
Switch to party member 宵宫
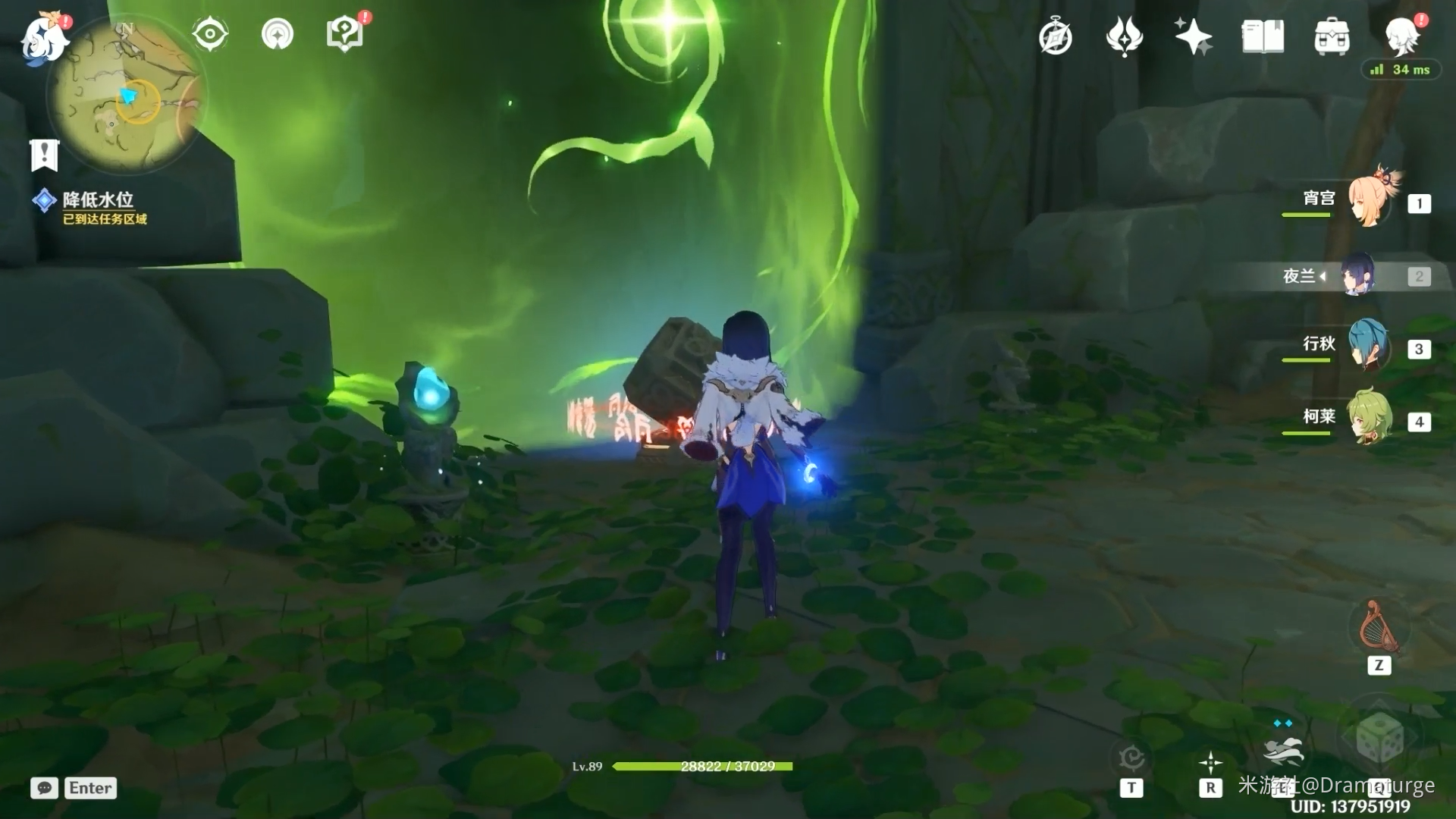click(1368, 201)
